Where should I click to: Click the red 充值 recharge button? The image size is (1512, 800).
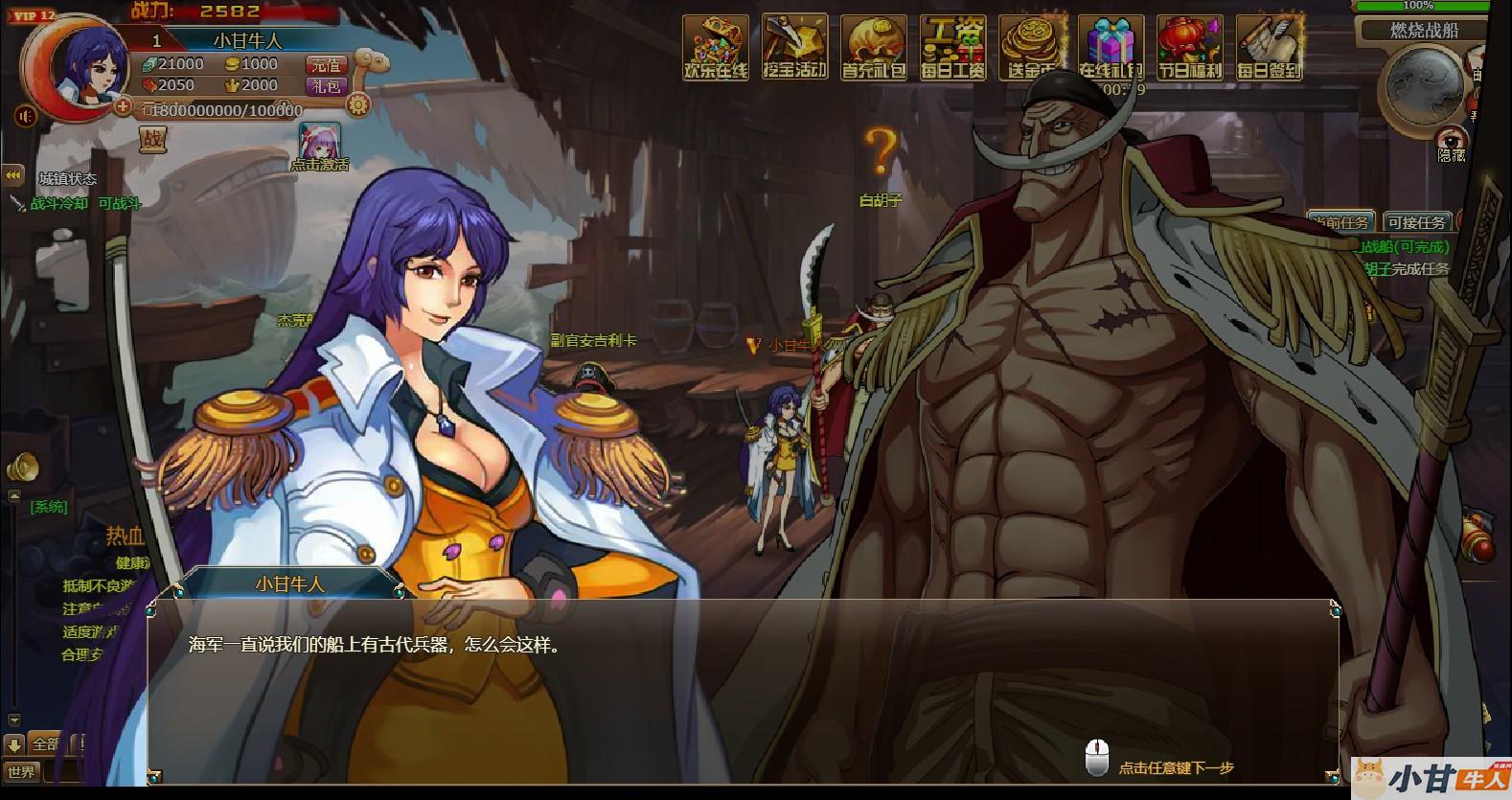coord(326,64)
